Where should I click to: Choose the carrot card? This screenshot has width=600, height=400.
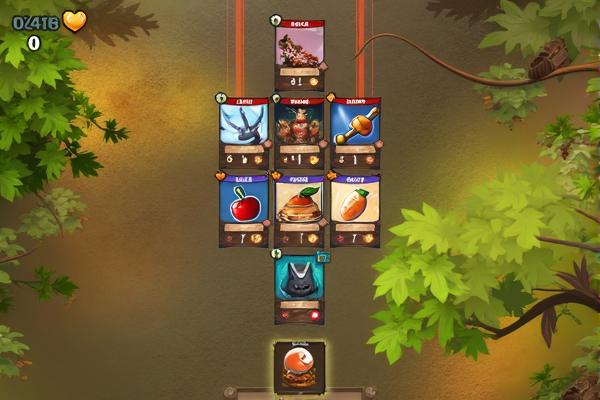point(355,210)
